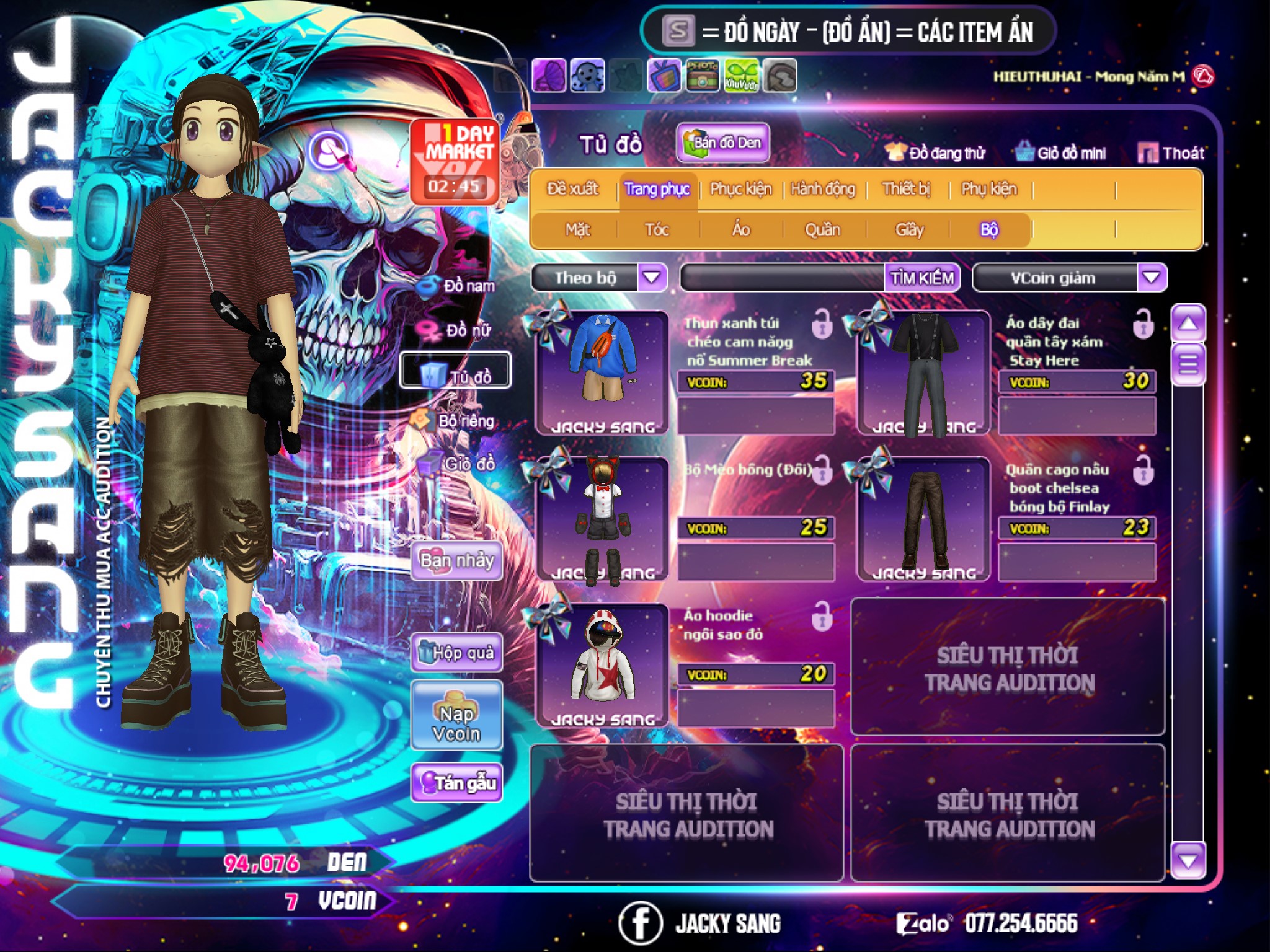View the Giỏ đồ mini cart
The height and width of the screenshot is (952, 1270).
click(x=1061, y=153)
